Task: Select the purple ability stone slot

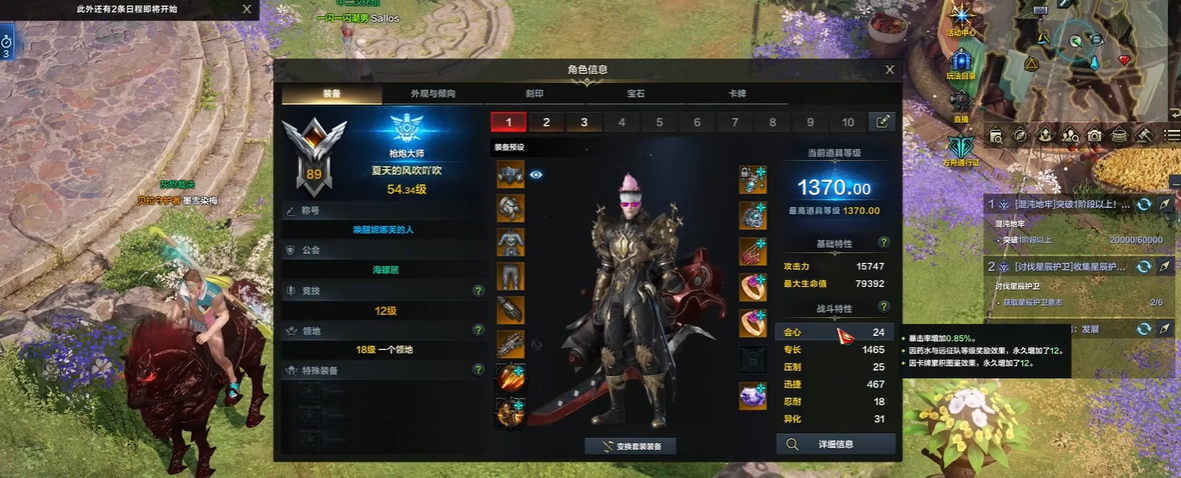Action: click(753, 396)
